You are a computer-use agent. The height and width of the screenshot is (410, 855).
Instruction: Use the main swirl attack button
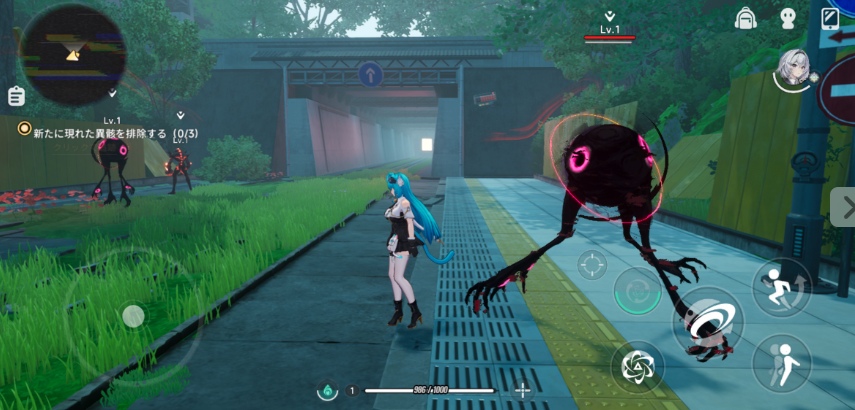(710, 322)
